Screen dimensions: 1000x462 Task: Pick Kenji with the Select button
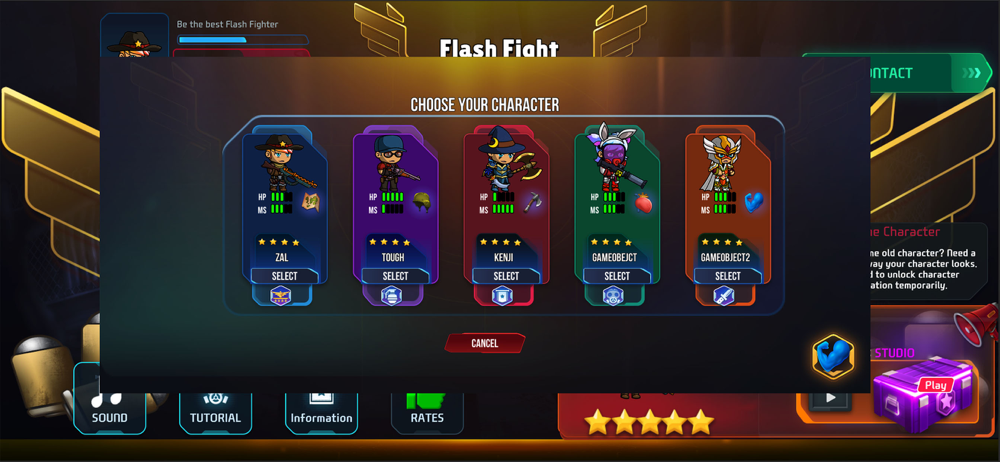pos(506,276)
